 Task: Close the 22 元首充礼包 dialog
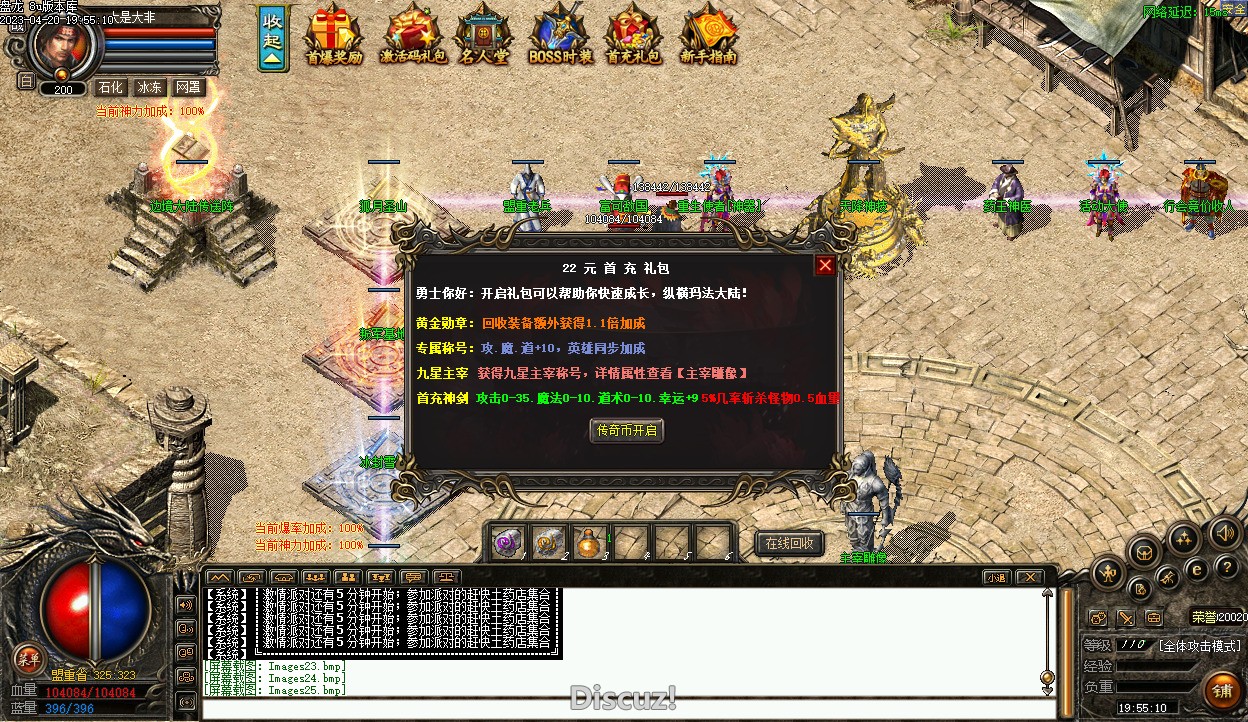pyautogui.click(x=825, y=266)
